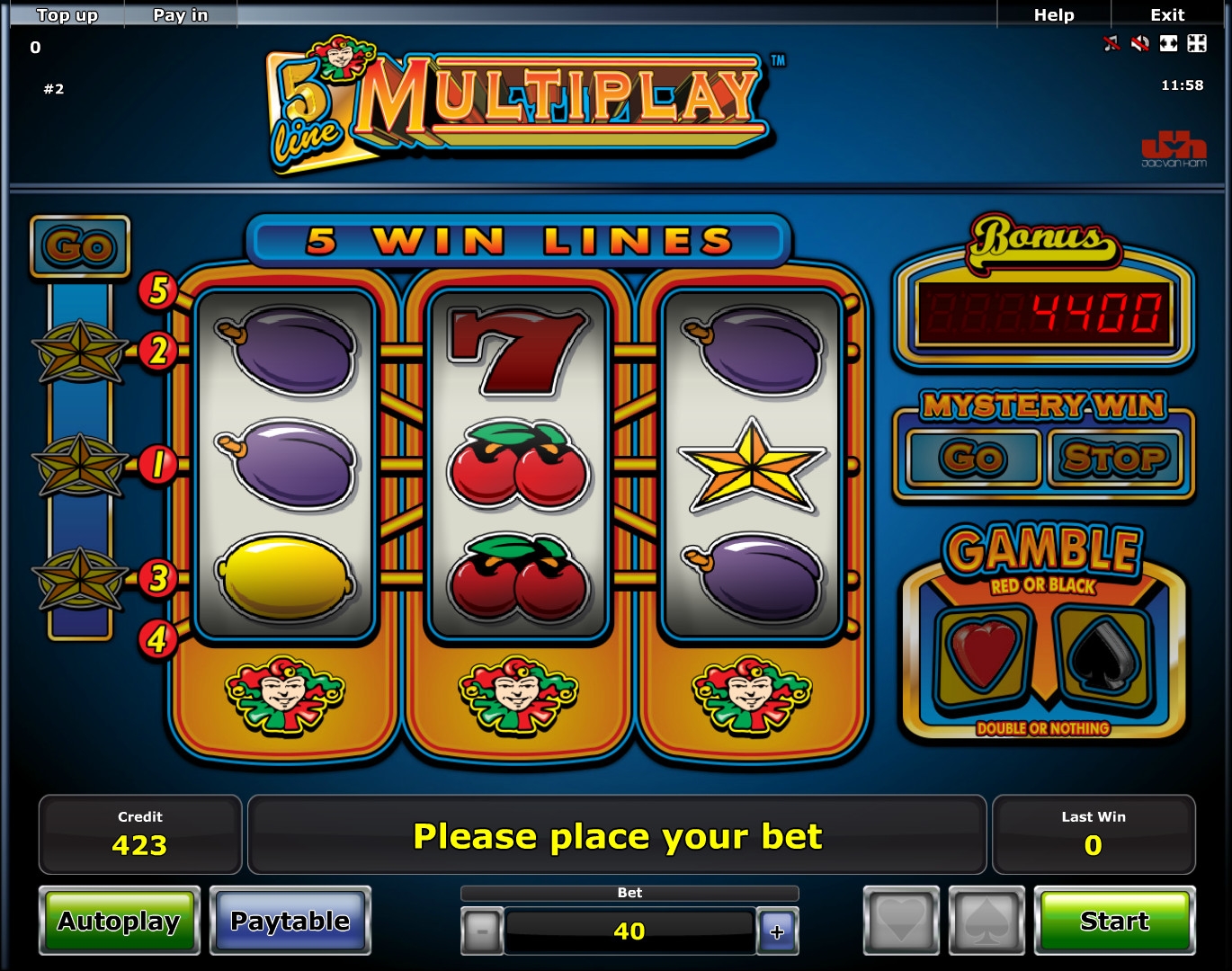Image resolution: width=1232 pixels, height=971 pixels.
Task: Show the Paytable
Action: tap(290, 921)
